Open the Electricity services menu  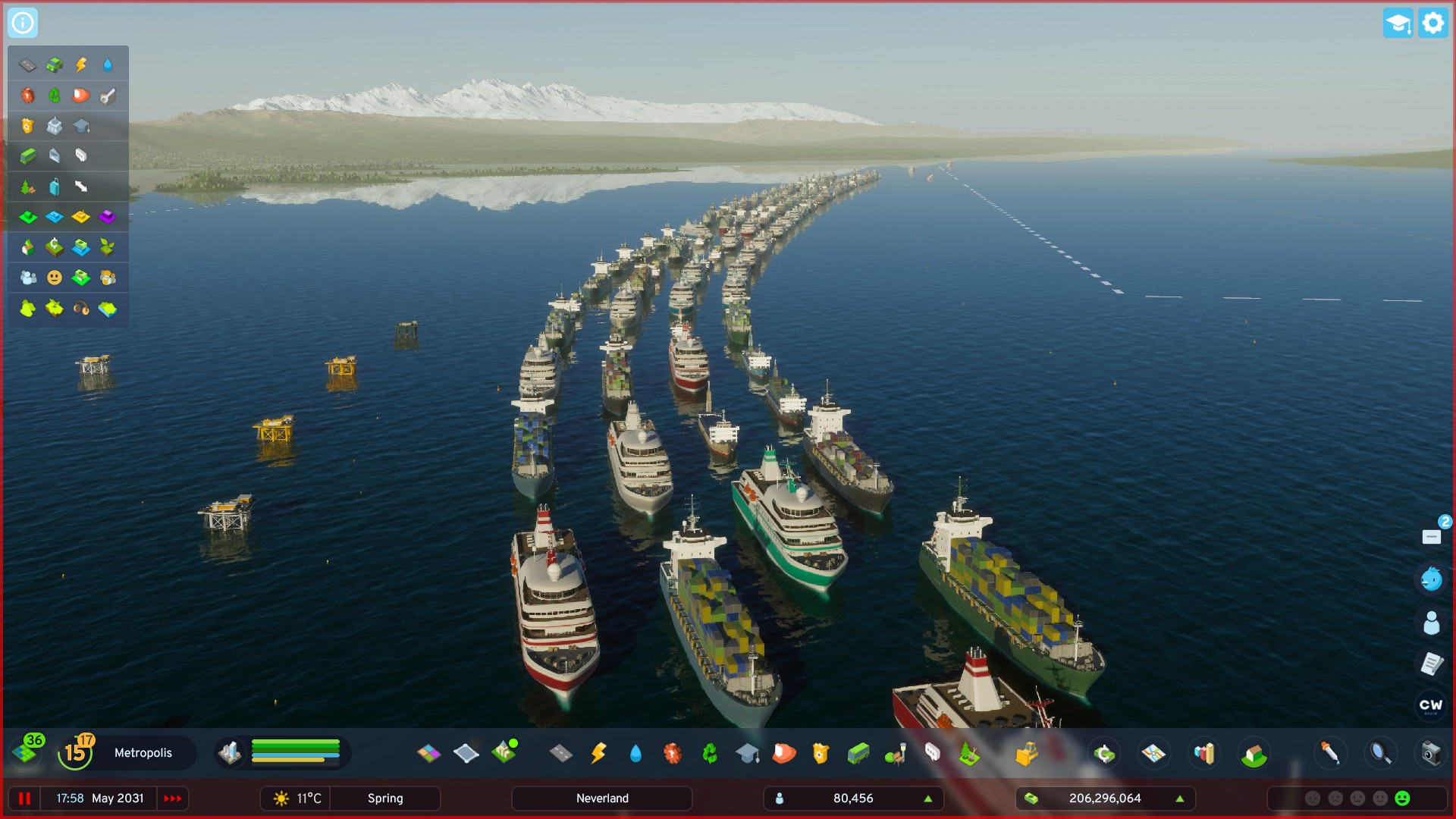pos(598,753)
